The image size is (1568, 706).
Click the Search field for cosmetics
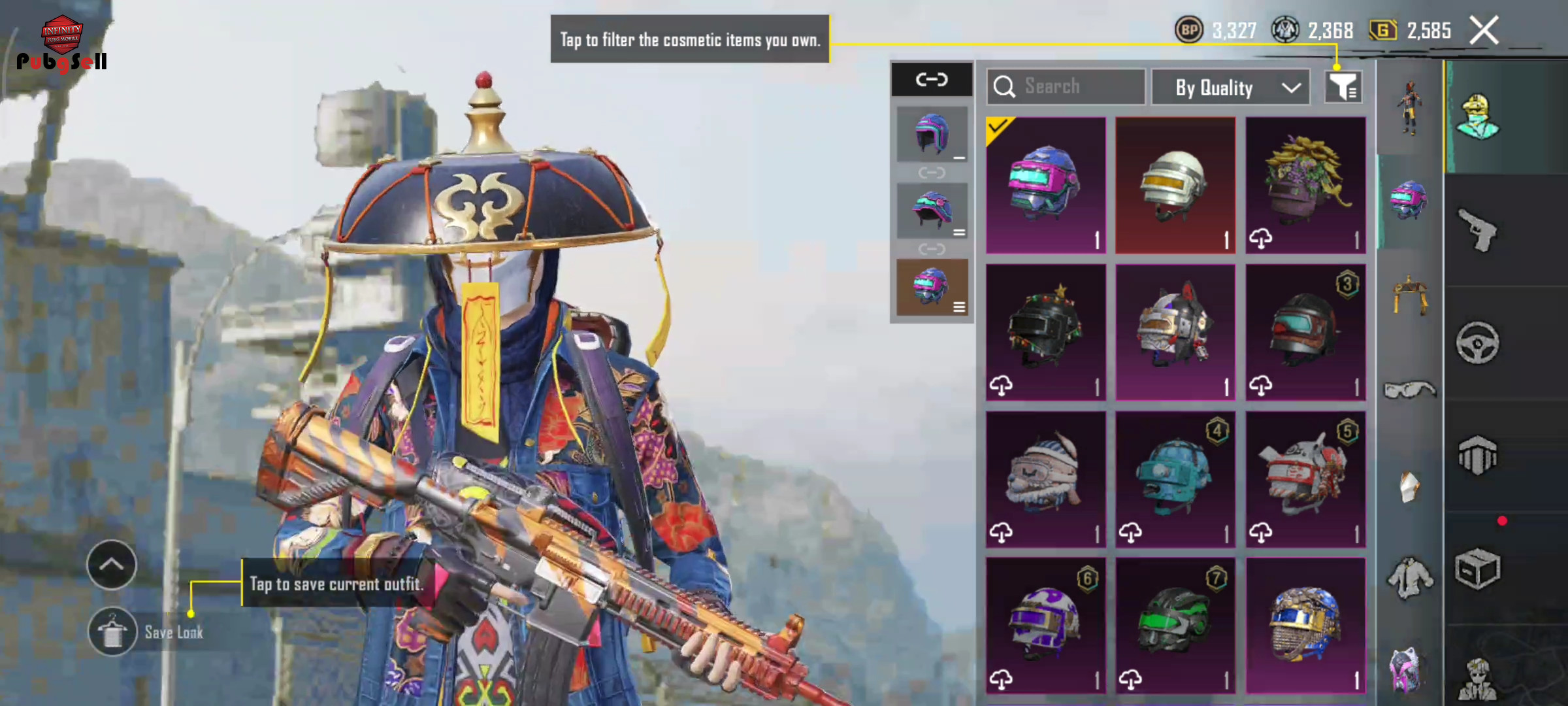click(x=1066, y=87)
